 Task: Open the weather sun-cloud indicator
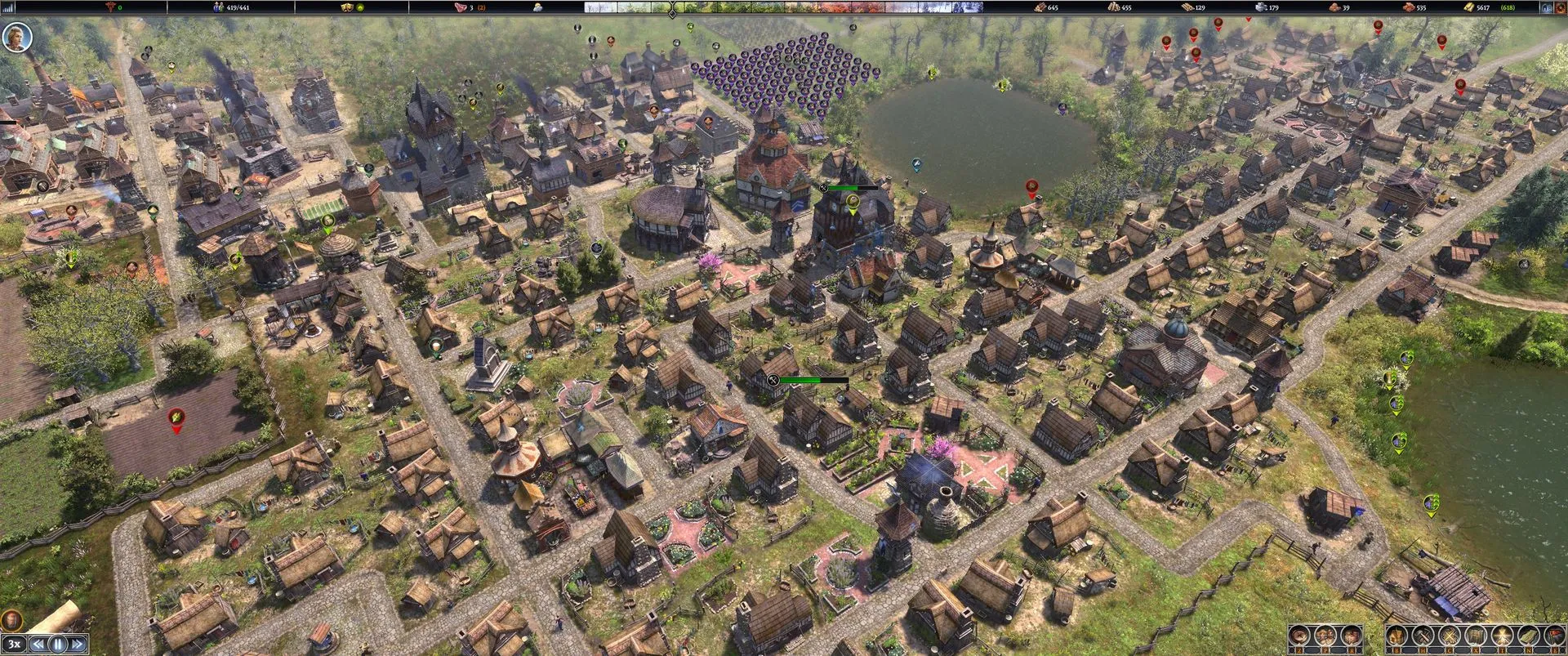tap(537, 7)
